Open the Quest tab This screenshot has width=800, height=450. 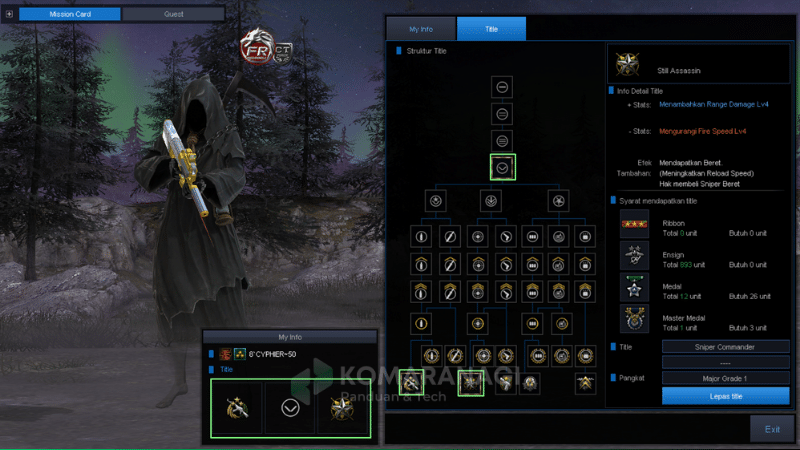pos(173,14)
